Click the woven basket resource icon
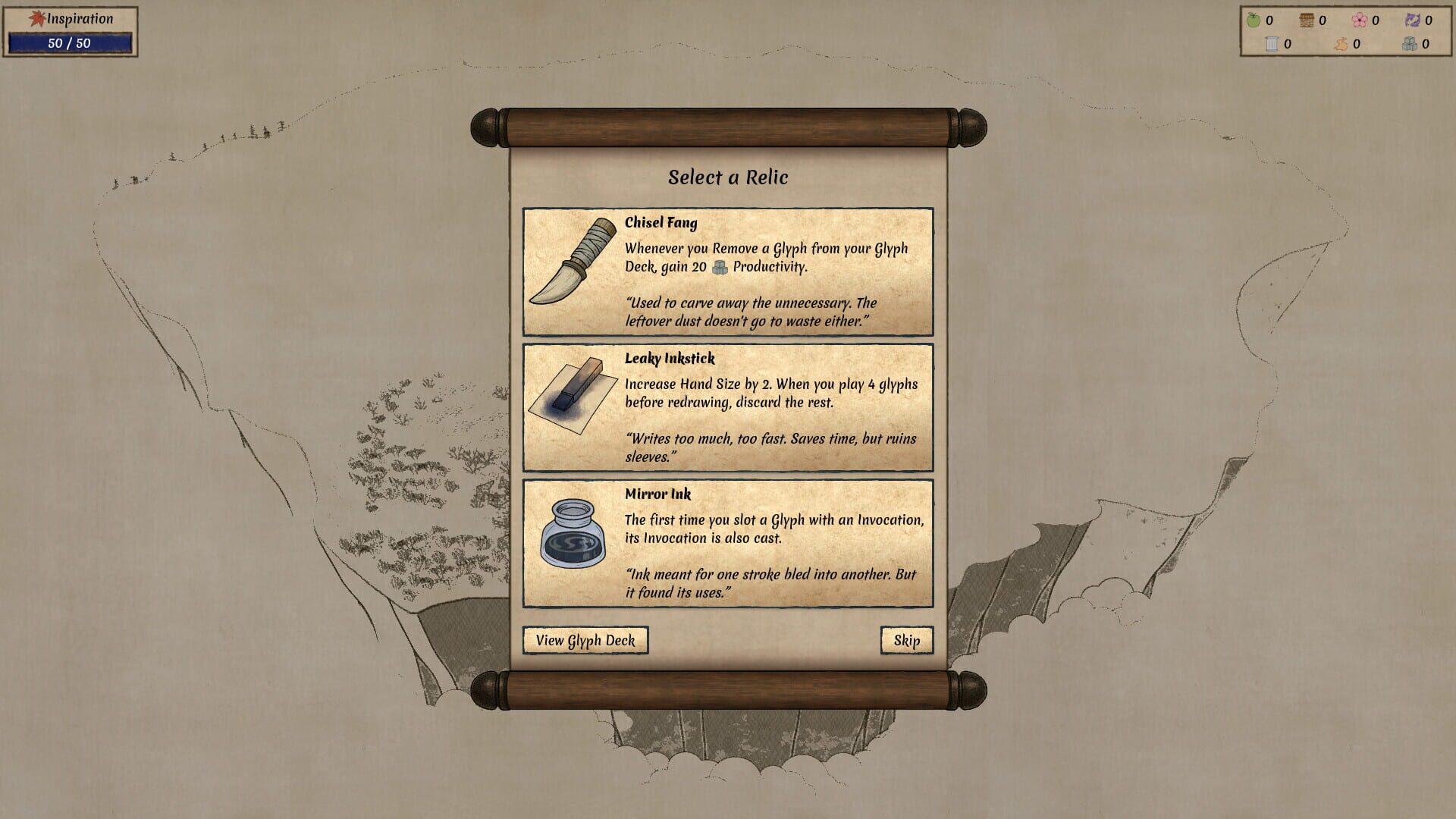This screenshot has width=1456, height=819. pyautogui.click(x=1307, y=20)
